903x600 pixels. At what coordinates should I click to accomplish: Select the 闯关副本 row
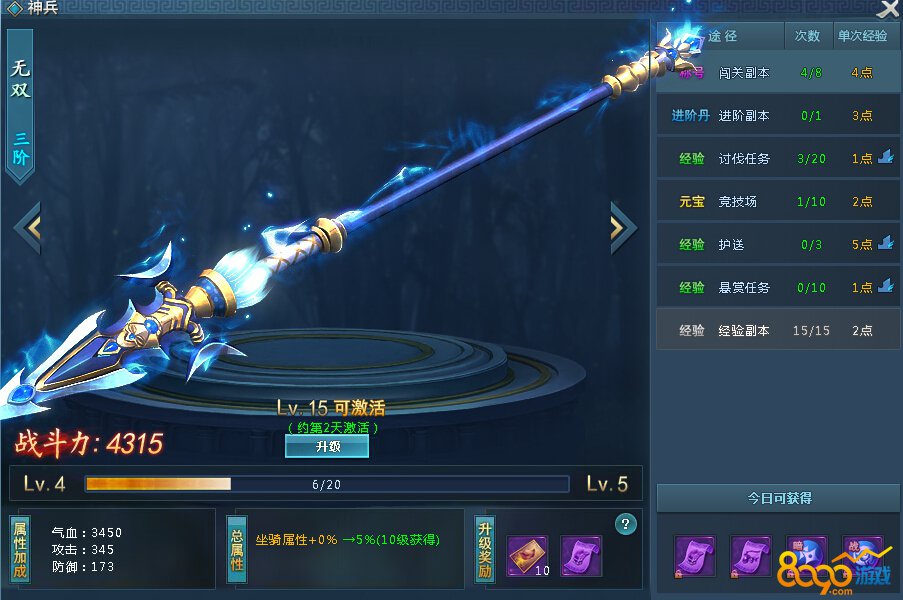point(777,73)
